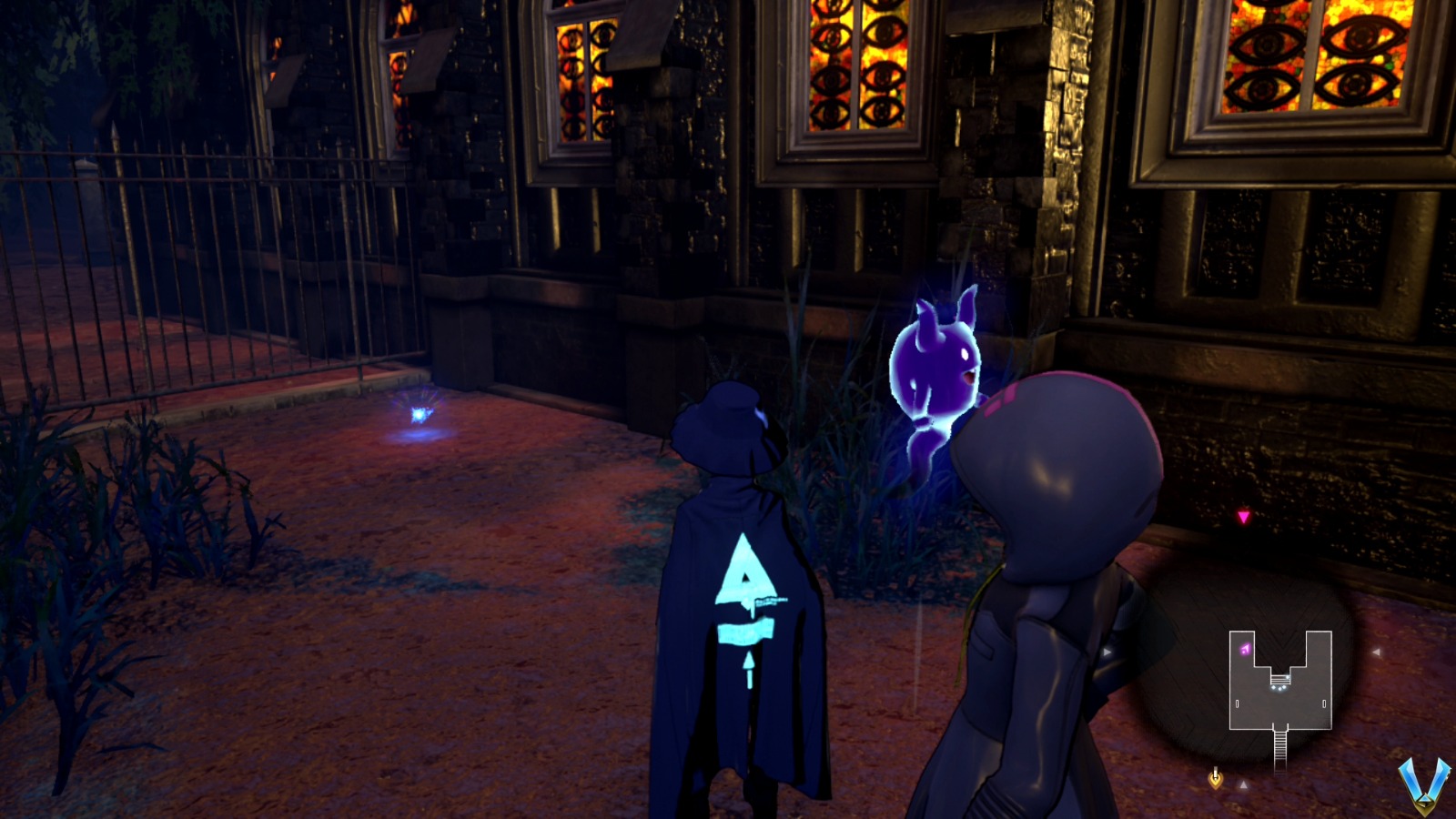Image resolution: width=1456 pixels, height=819 pixels.
Task: Click the gold triangle at the V emblem base
Action: click(1427, 804)
